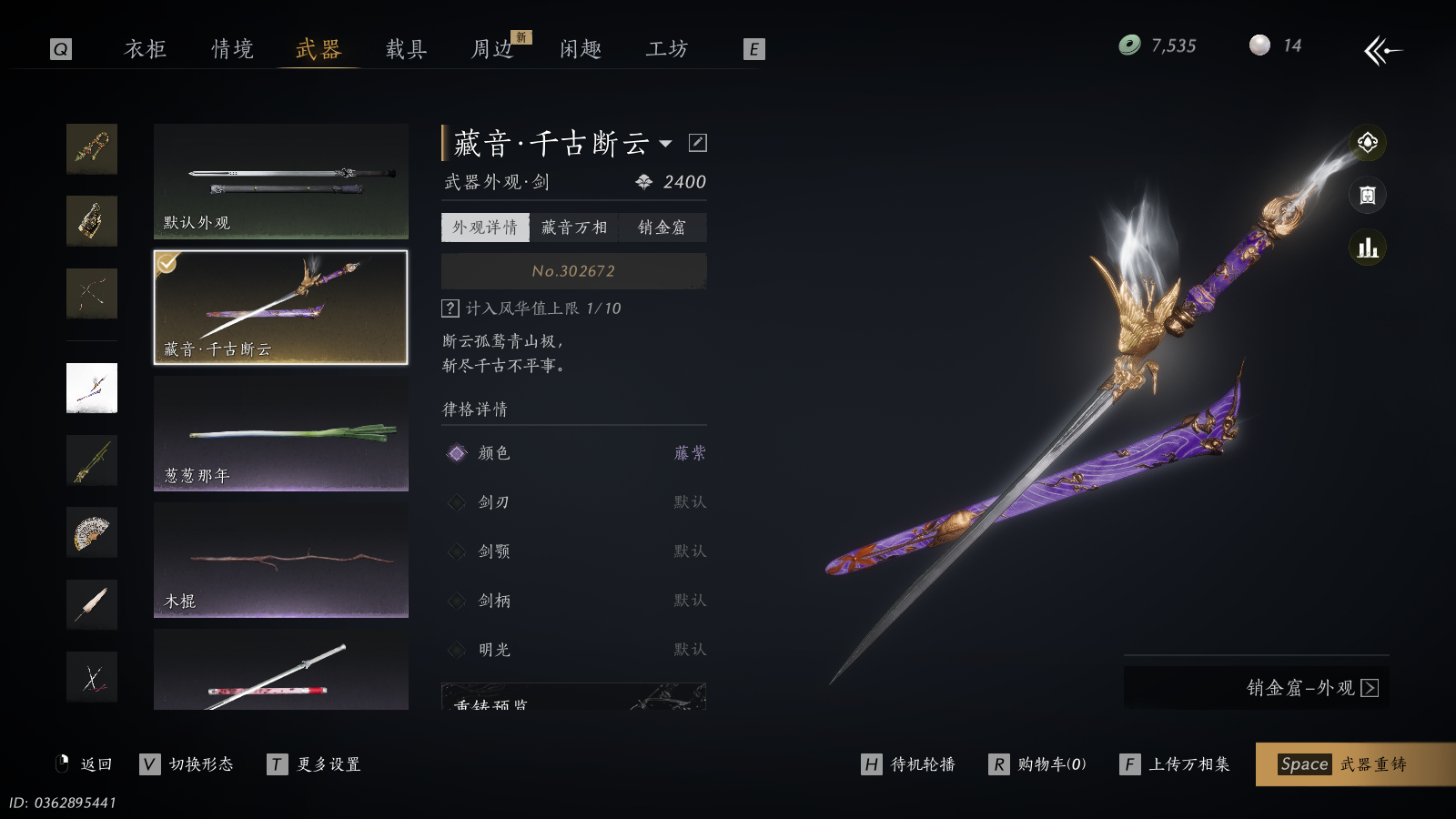Image resolution: width=1456 pixels, height=819 pixels.
Task: Expand the 藏音·千古断云 name dropdown
Action: point(666,144)
